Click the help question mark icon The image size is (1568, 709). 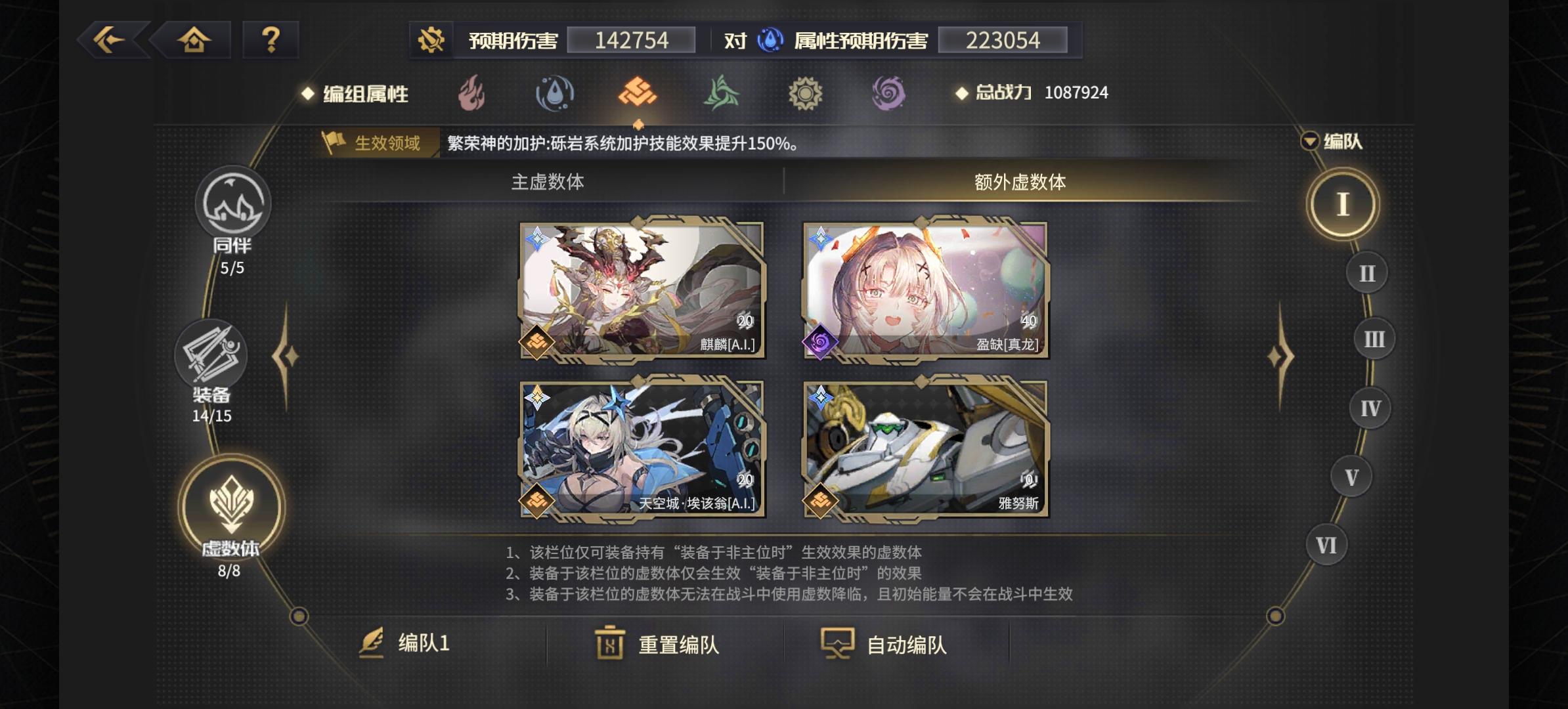(x=270, y=41)
